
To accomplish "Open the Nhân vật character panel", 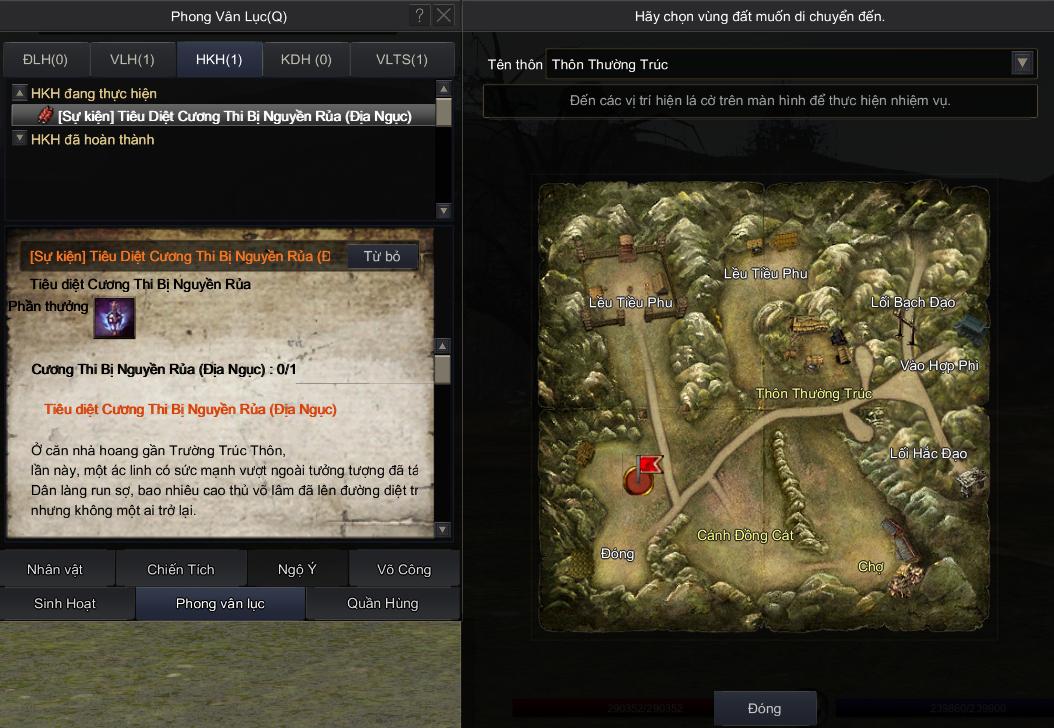I will click(x=55, y=569).
